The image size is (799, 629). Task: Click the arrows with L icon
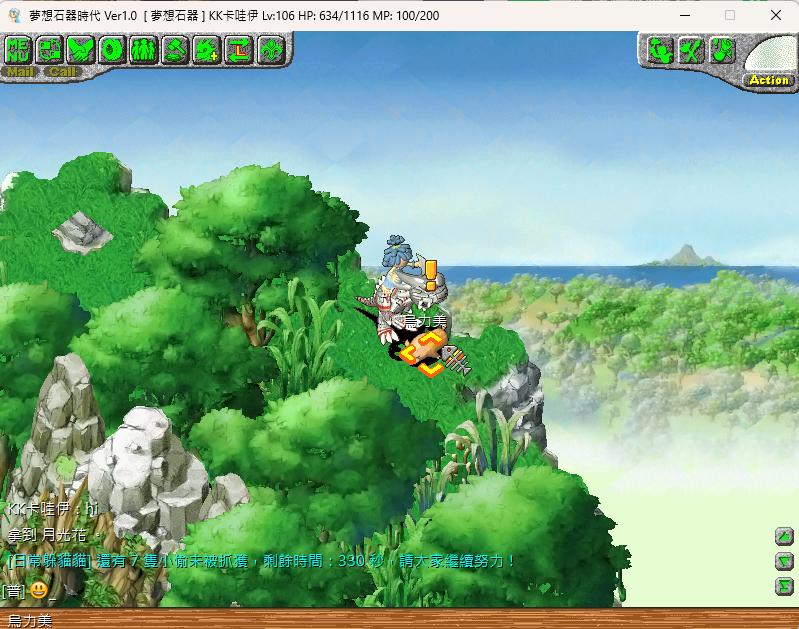[238, 49]
